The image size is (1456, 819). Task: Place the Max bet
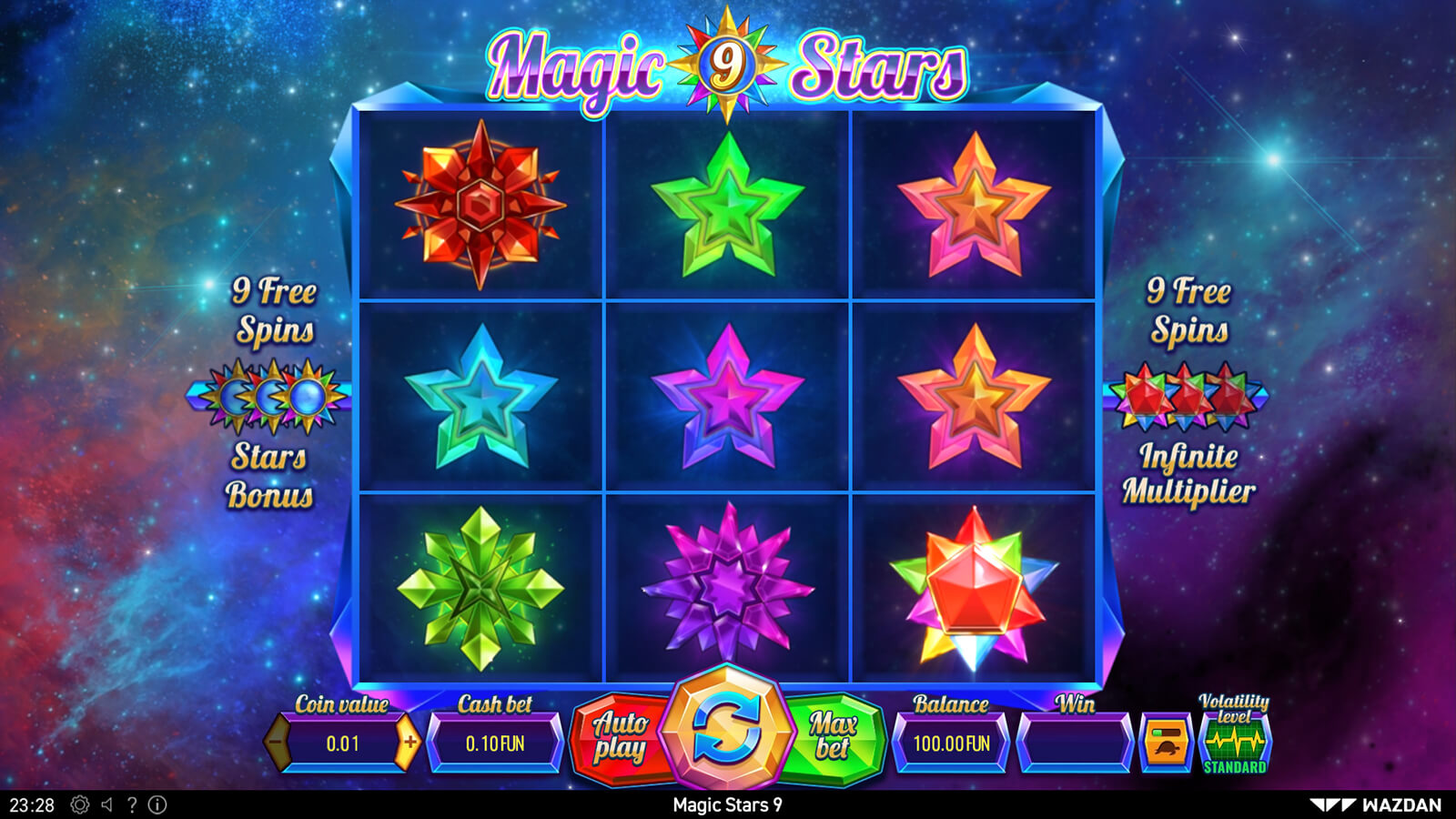tap(833, 737)
